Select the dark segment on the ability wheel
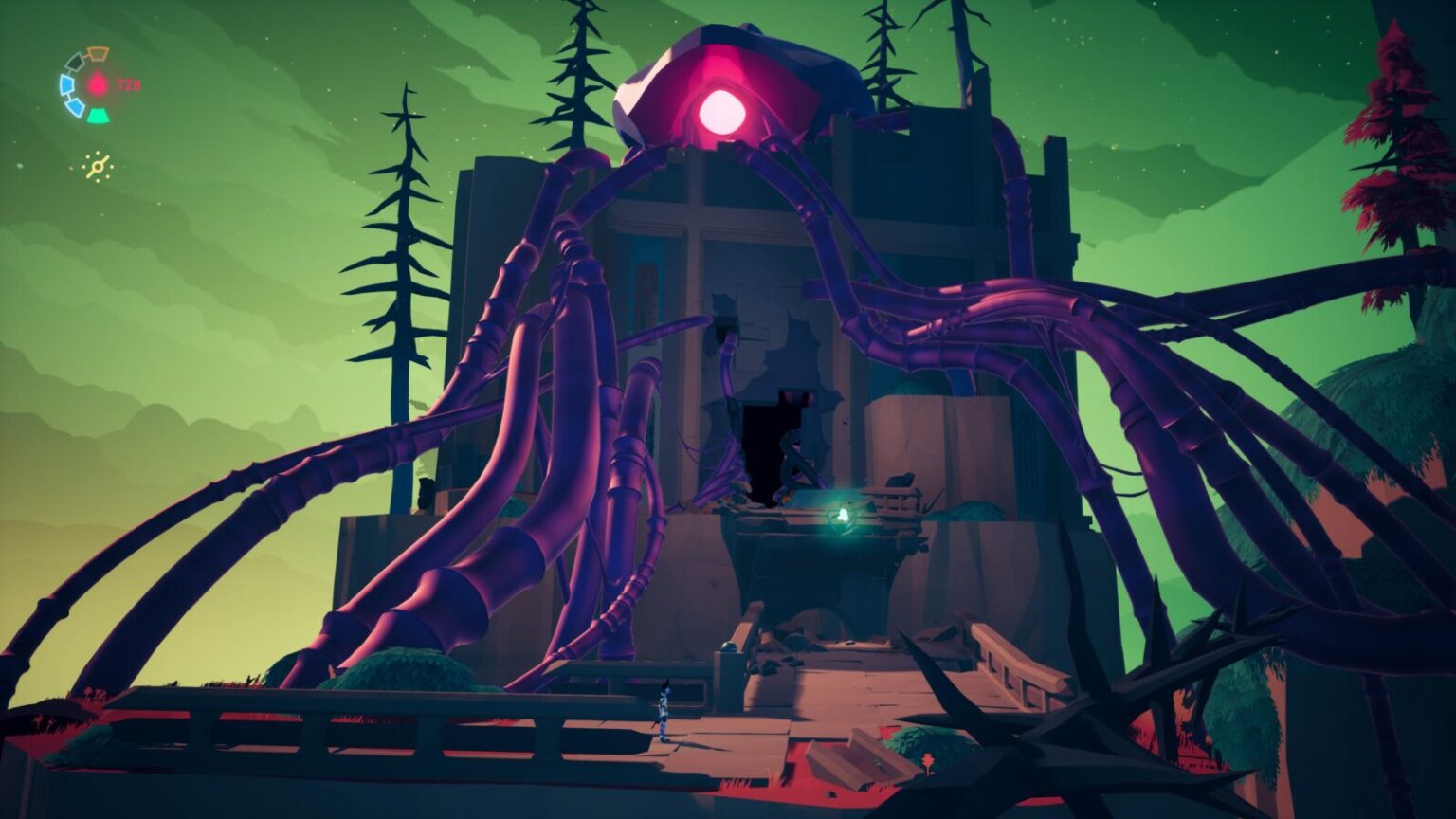Image resolution: width=1456 pixels, height=819 pixels. click(74, 63)
